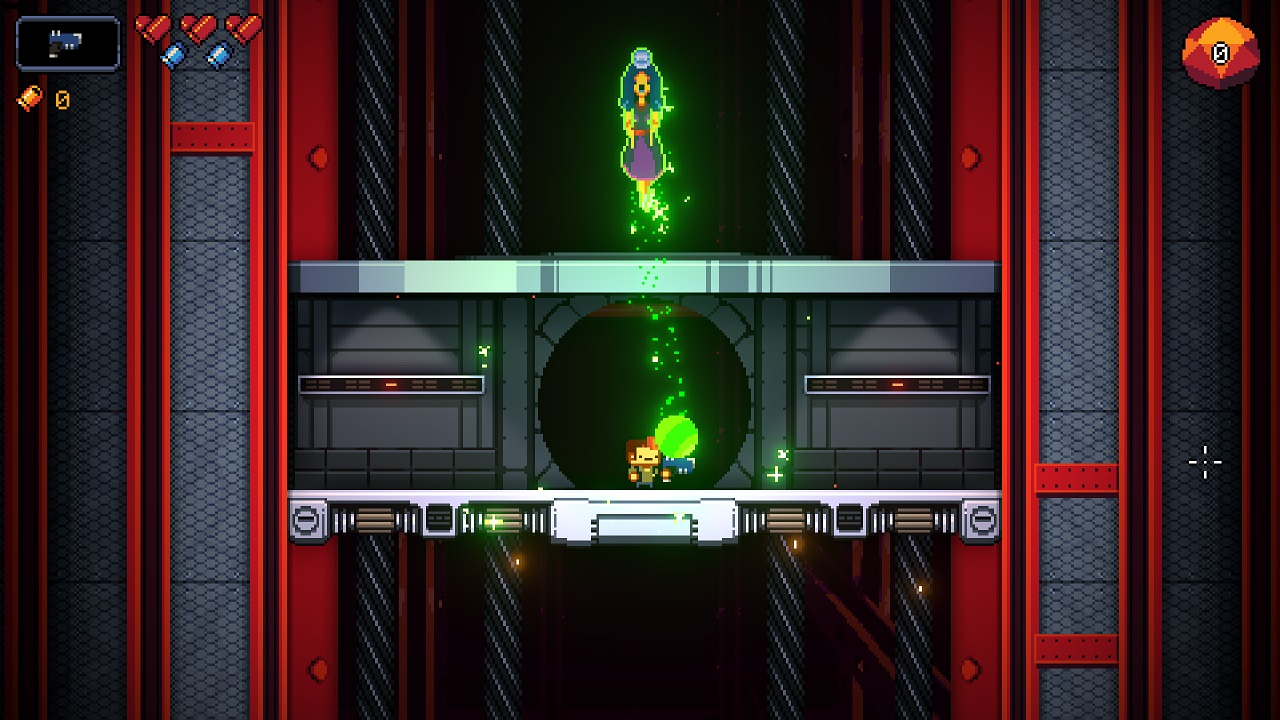Viewport: 1280px width, 720px height.
Task: Click the crosshair reticle on the right
Action: [1205, 460]
